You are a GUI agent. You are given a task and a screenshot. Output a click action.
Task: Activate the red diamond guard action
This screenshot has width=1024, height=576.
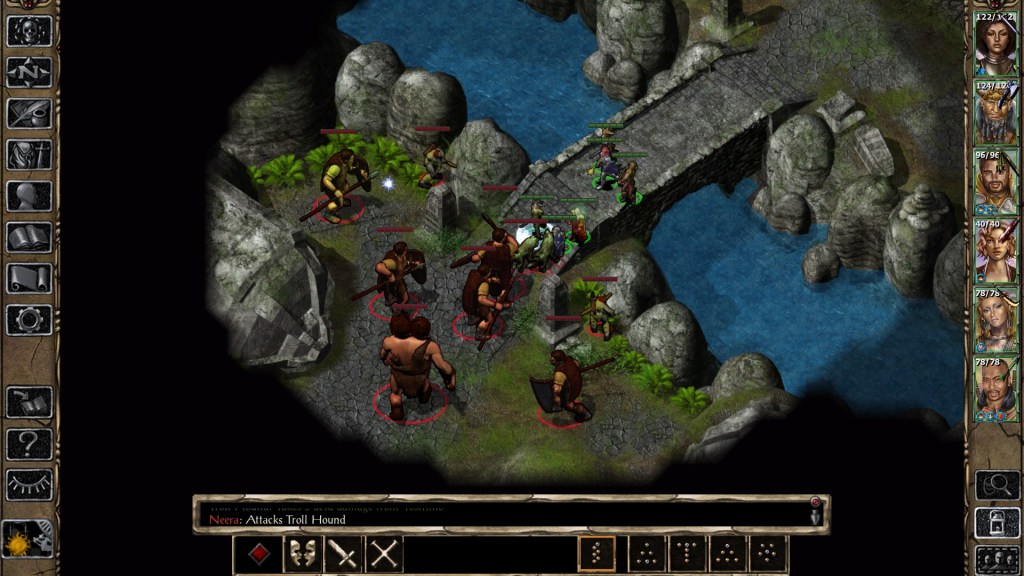click(259, 554)
